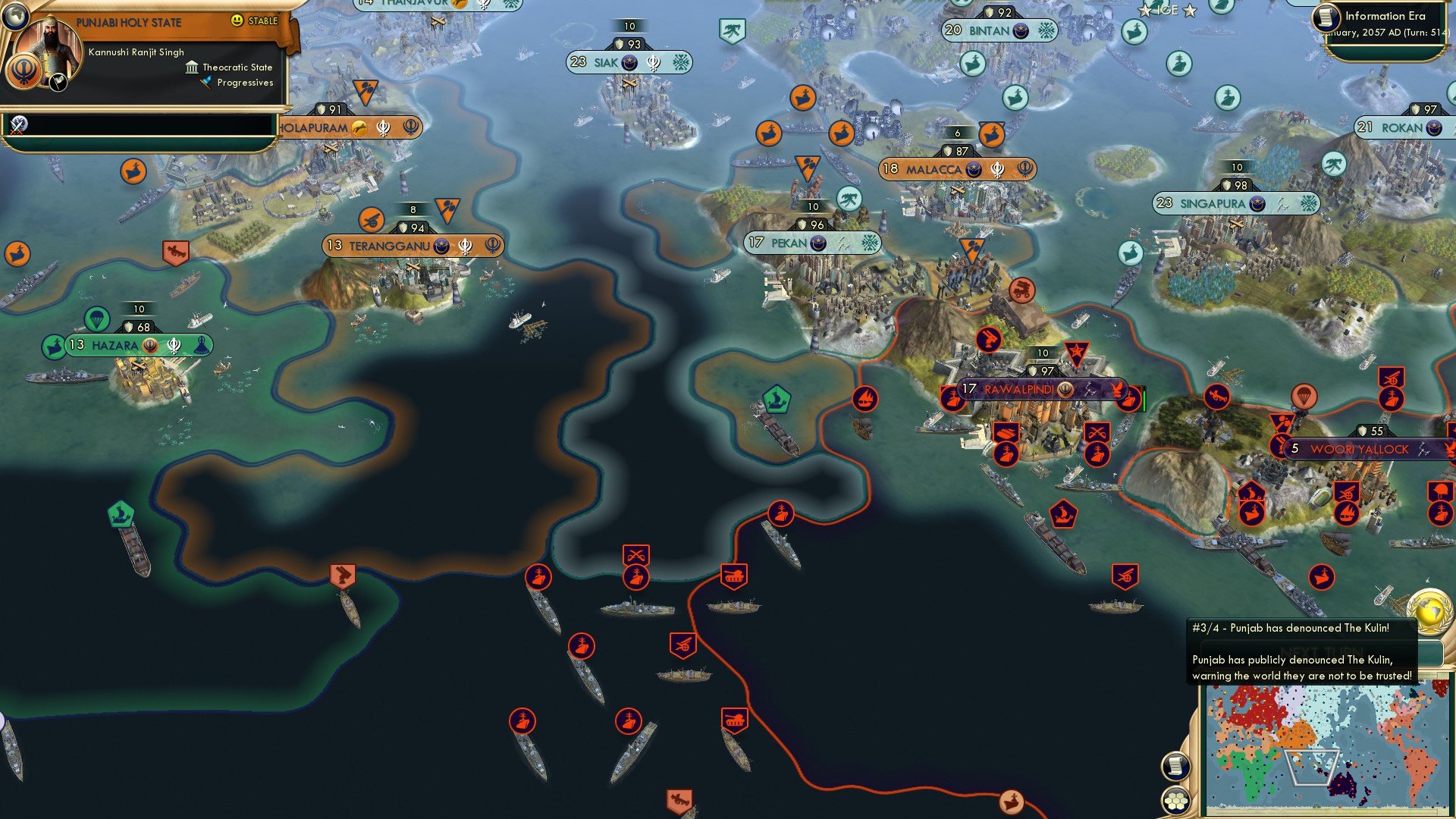Select Rawalpindi's city name banner
The image size is (1456, 819).
click(1020, 388)
